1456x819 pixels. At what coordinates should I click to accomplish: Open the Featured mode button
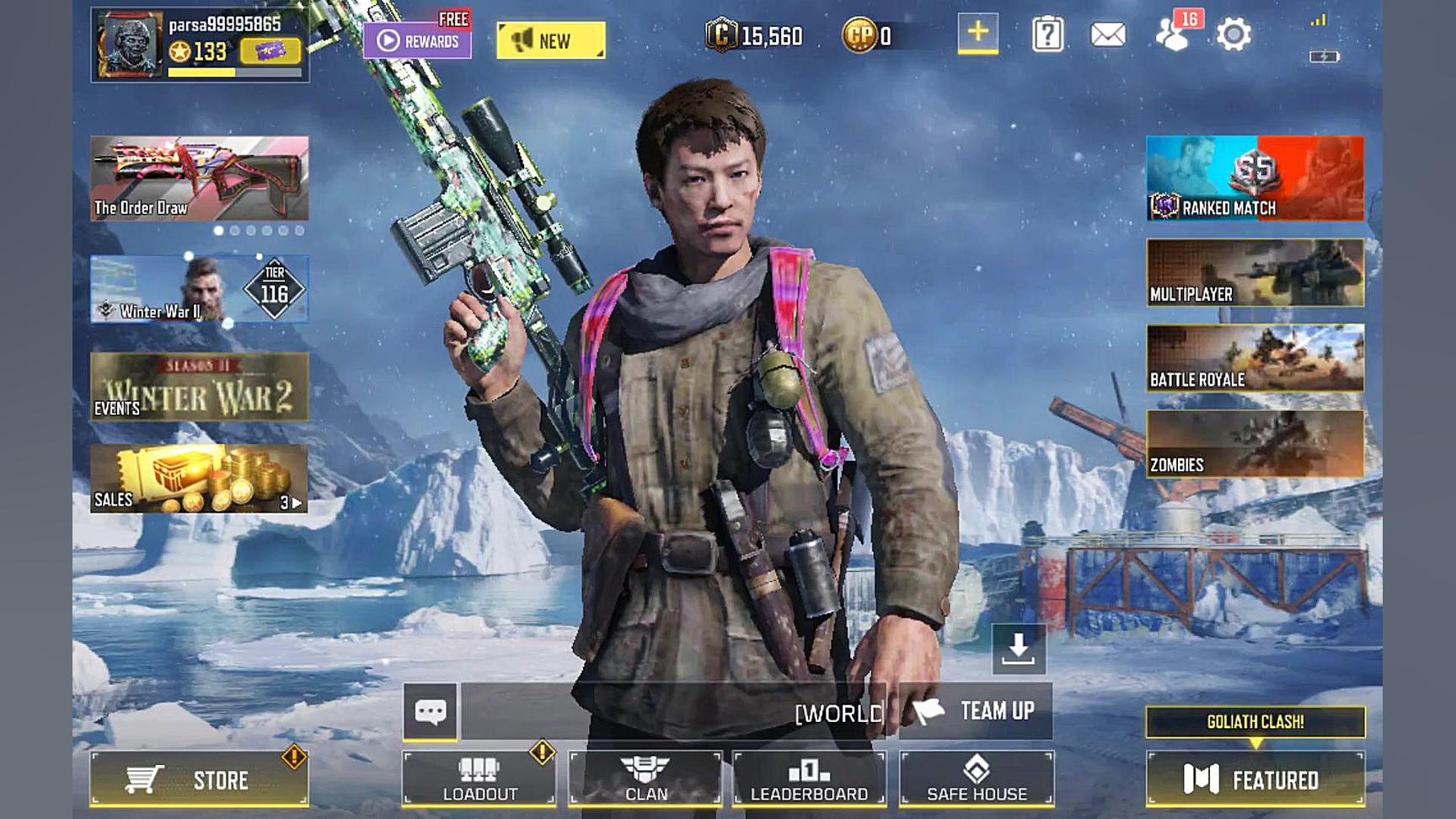point(1255,779)
